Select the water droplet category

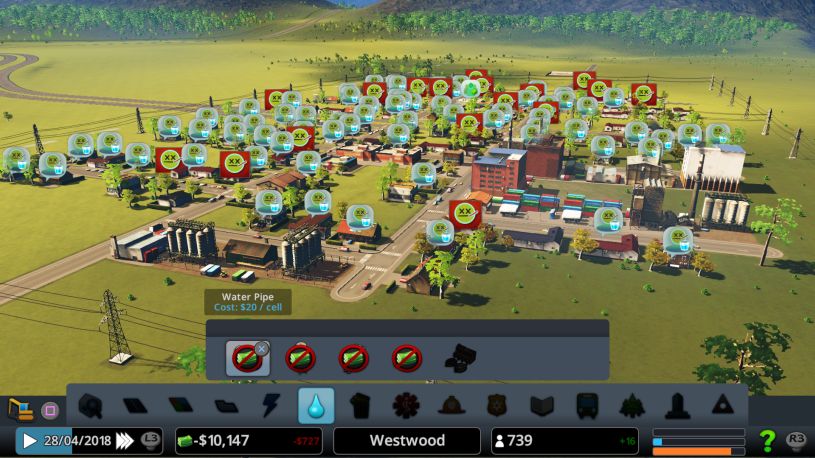click(x=316, y=406)
